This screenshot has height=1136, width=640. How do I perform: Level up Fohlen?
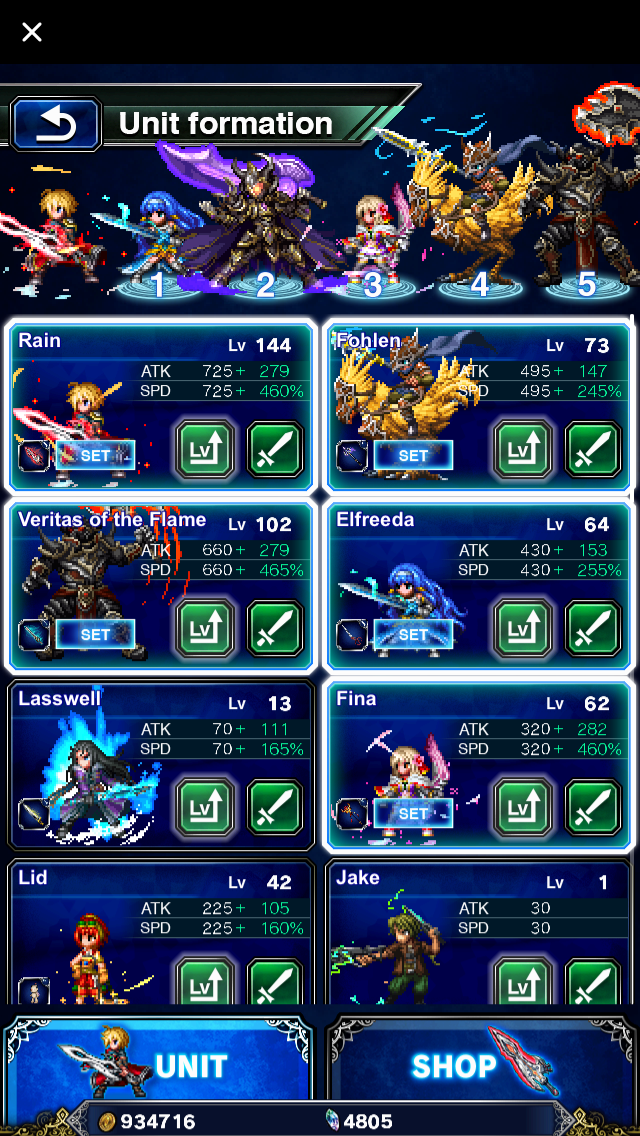pyautogui.click(x=523, y=449)
